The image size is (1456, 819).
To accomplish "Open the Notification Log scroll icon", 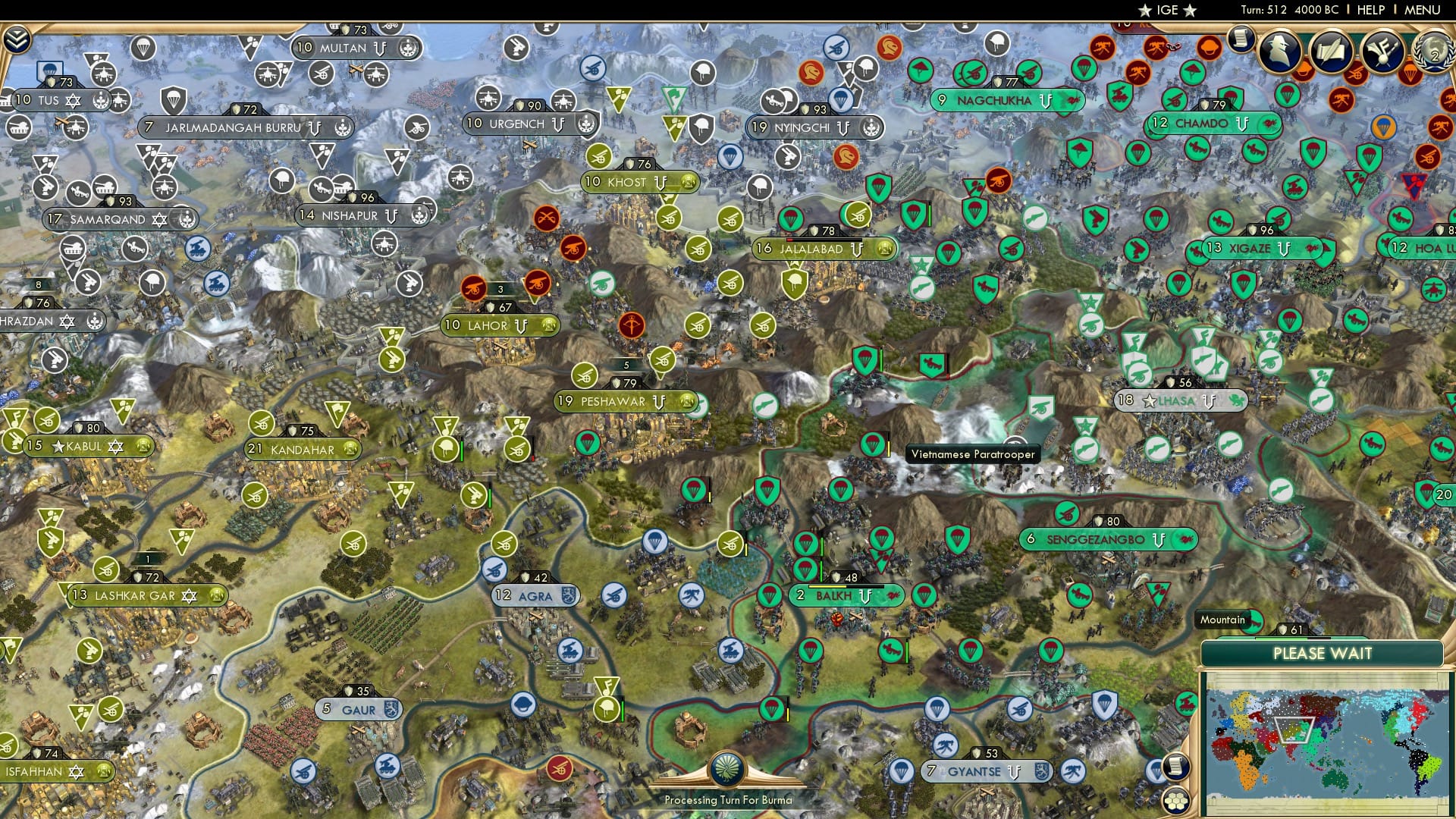I will (1240, 39).
